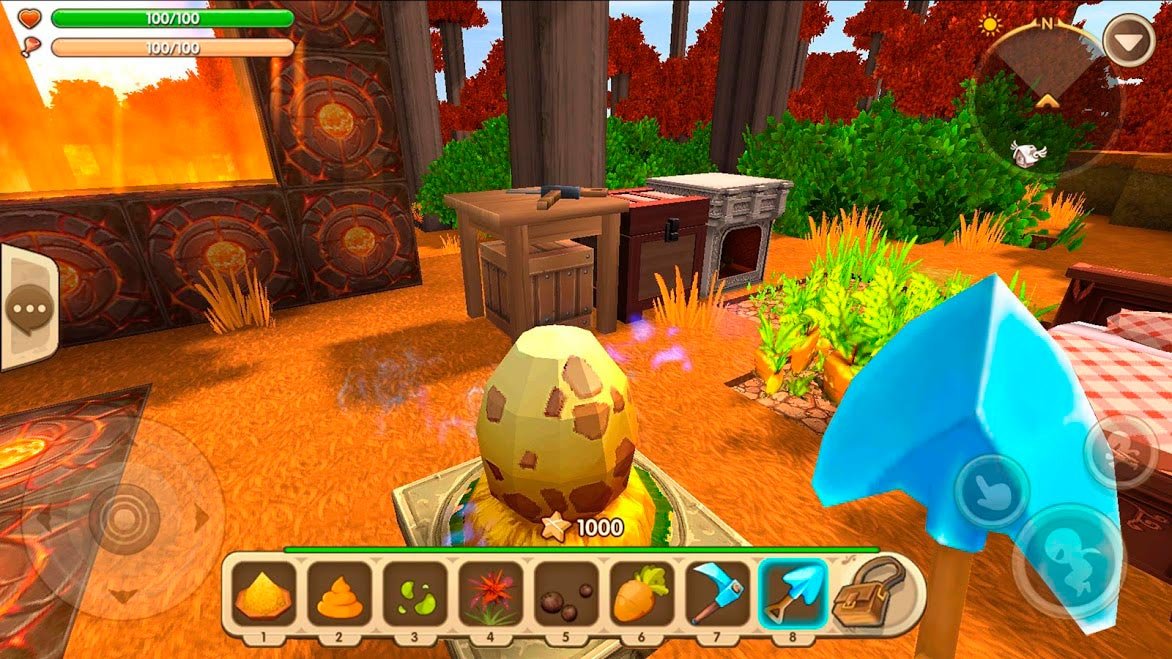The image size is (1172, 659).
Task: Select the yellow sand pile in slot 1
Action: 265,594
